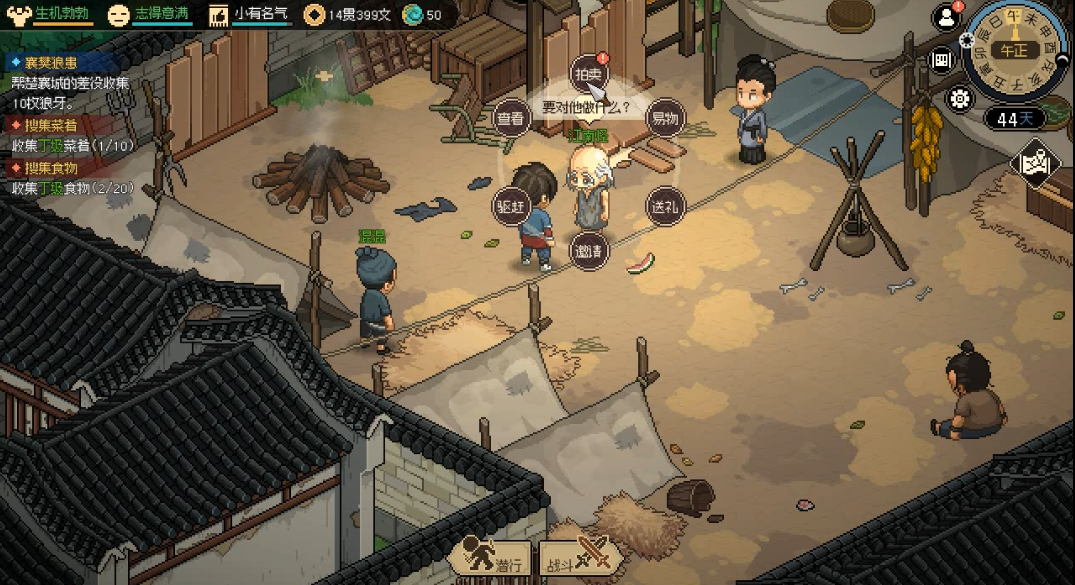
Task: Open the character profile icon
Action: 945,17
